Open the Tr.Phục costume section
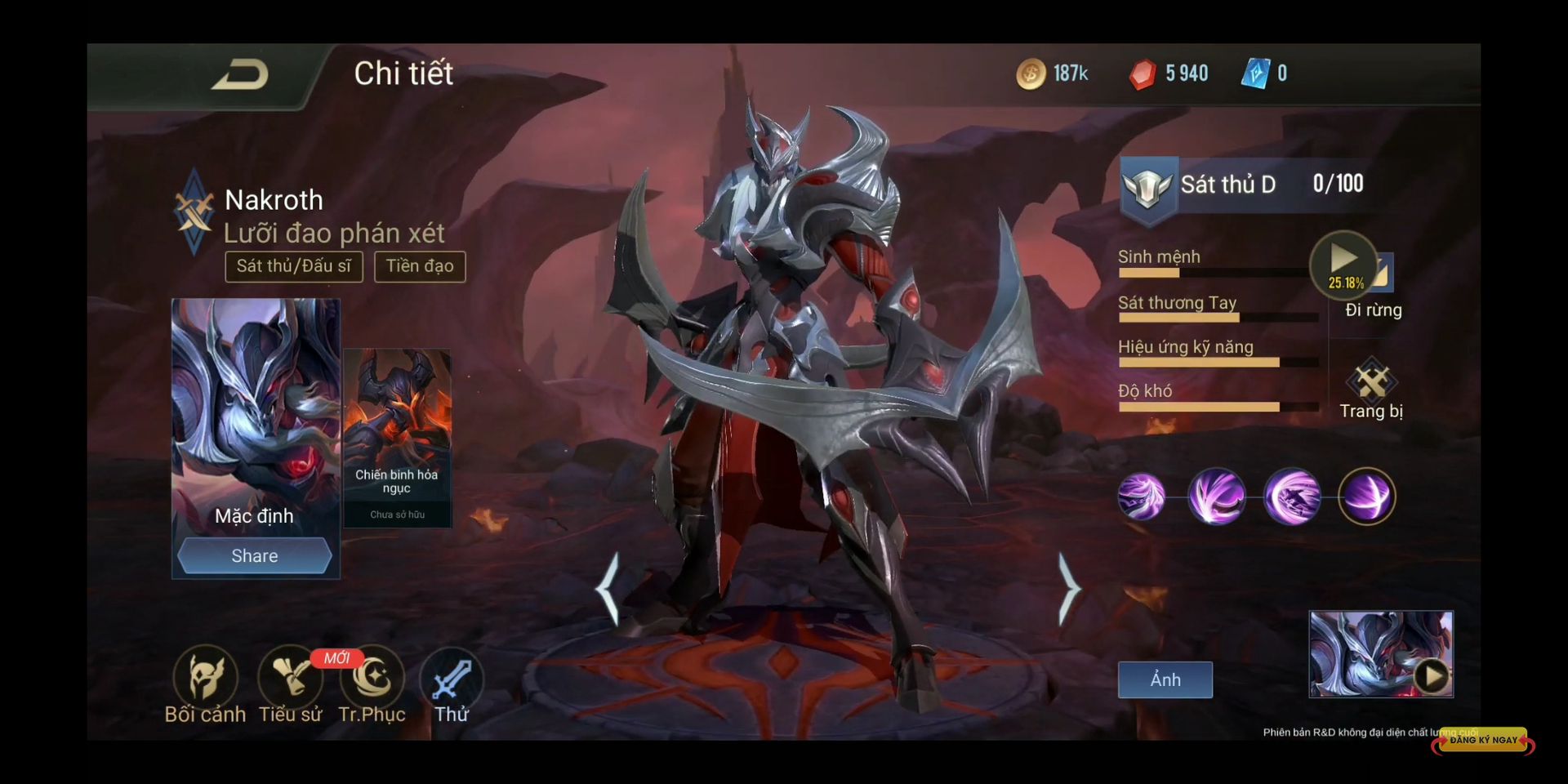This screenshot has height=784, width=1568. click(373, 678)
